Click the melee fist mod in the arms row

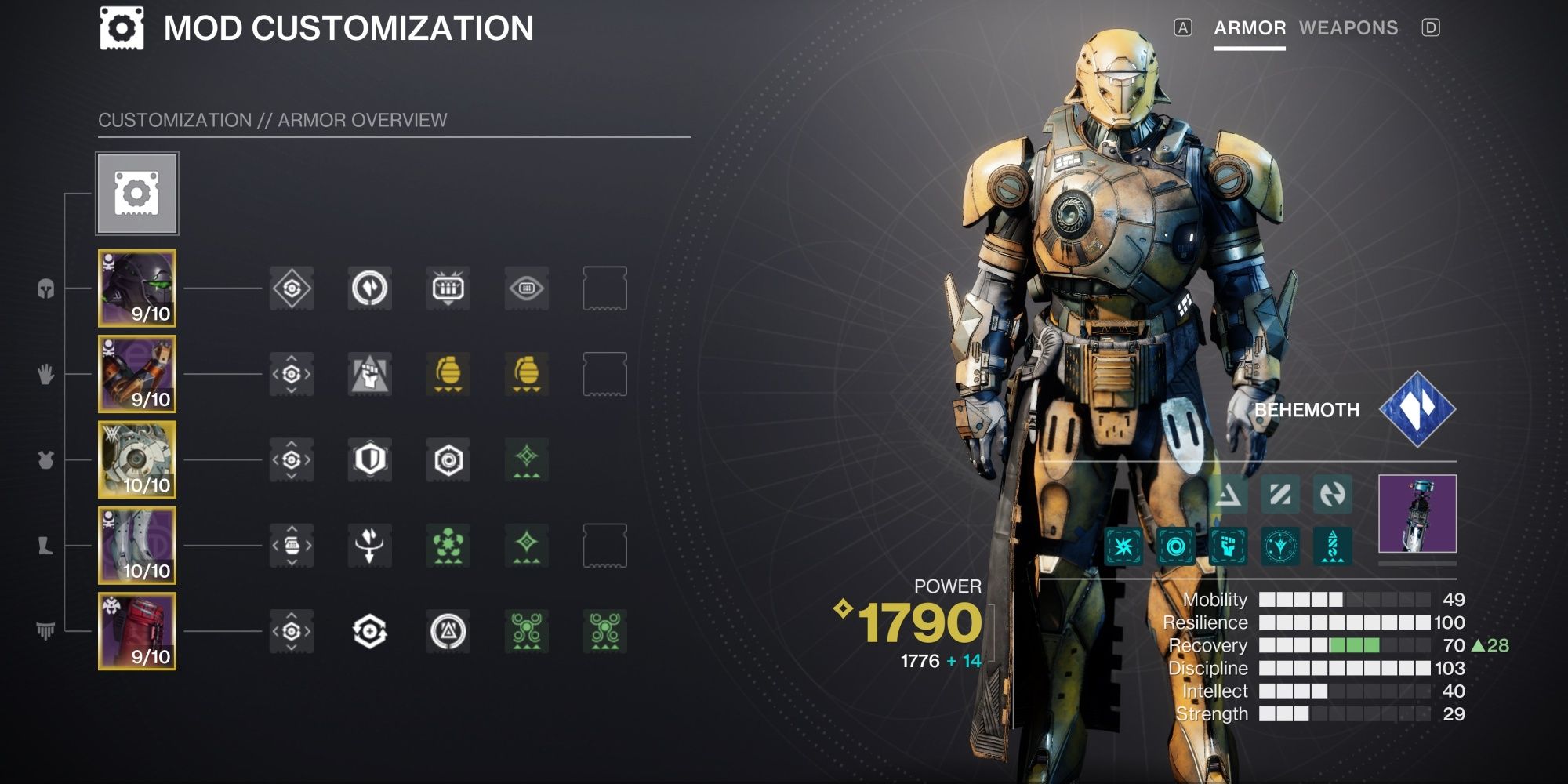(x=368, y=375)
